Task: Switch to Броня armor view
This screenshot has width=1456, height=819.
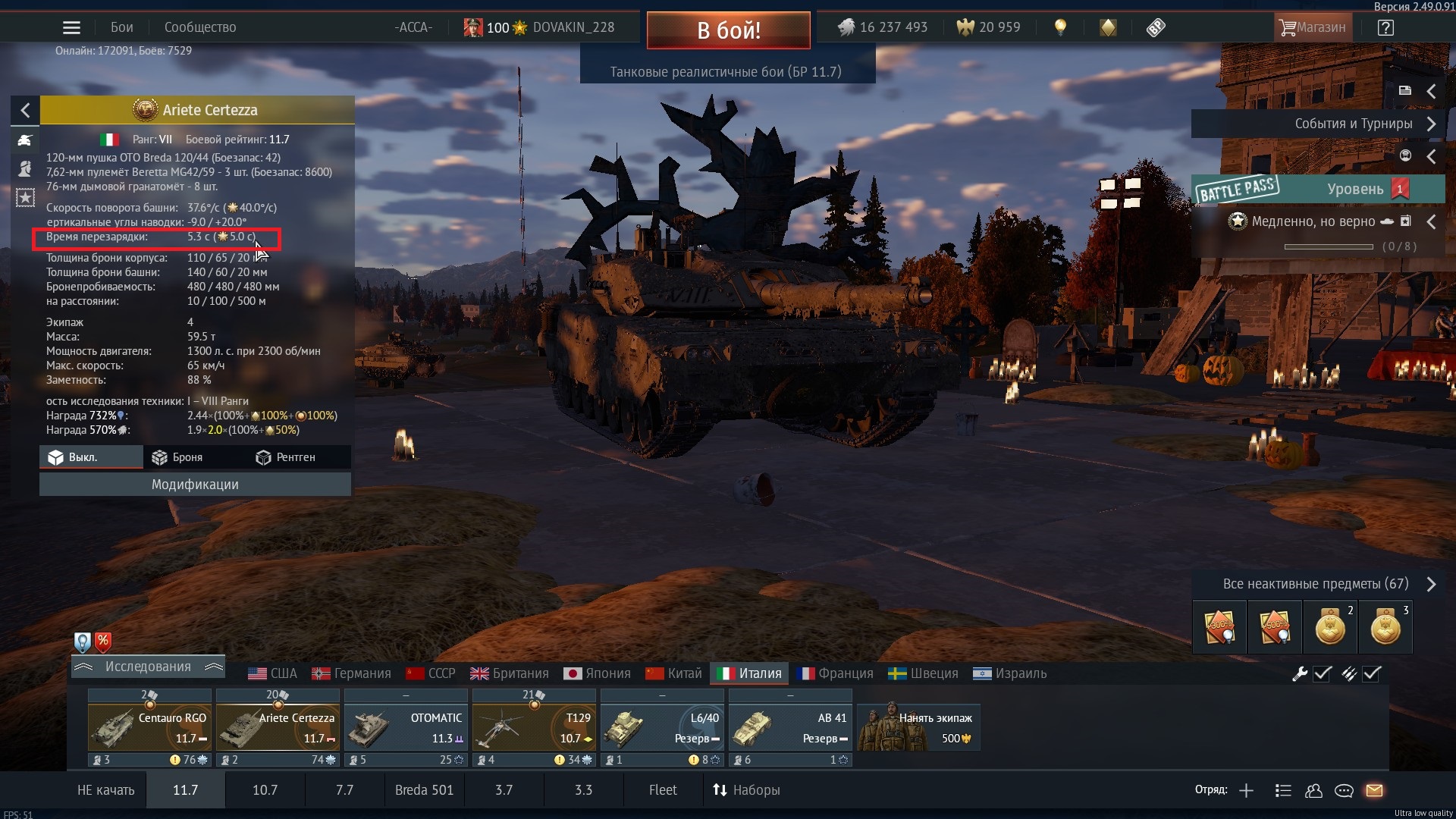Action: 177,457
